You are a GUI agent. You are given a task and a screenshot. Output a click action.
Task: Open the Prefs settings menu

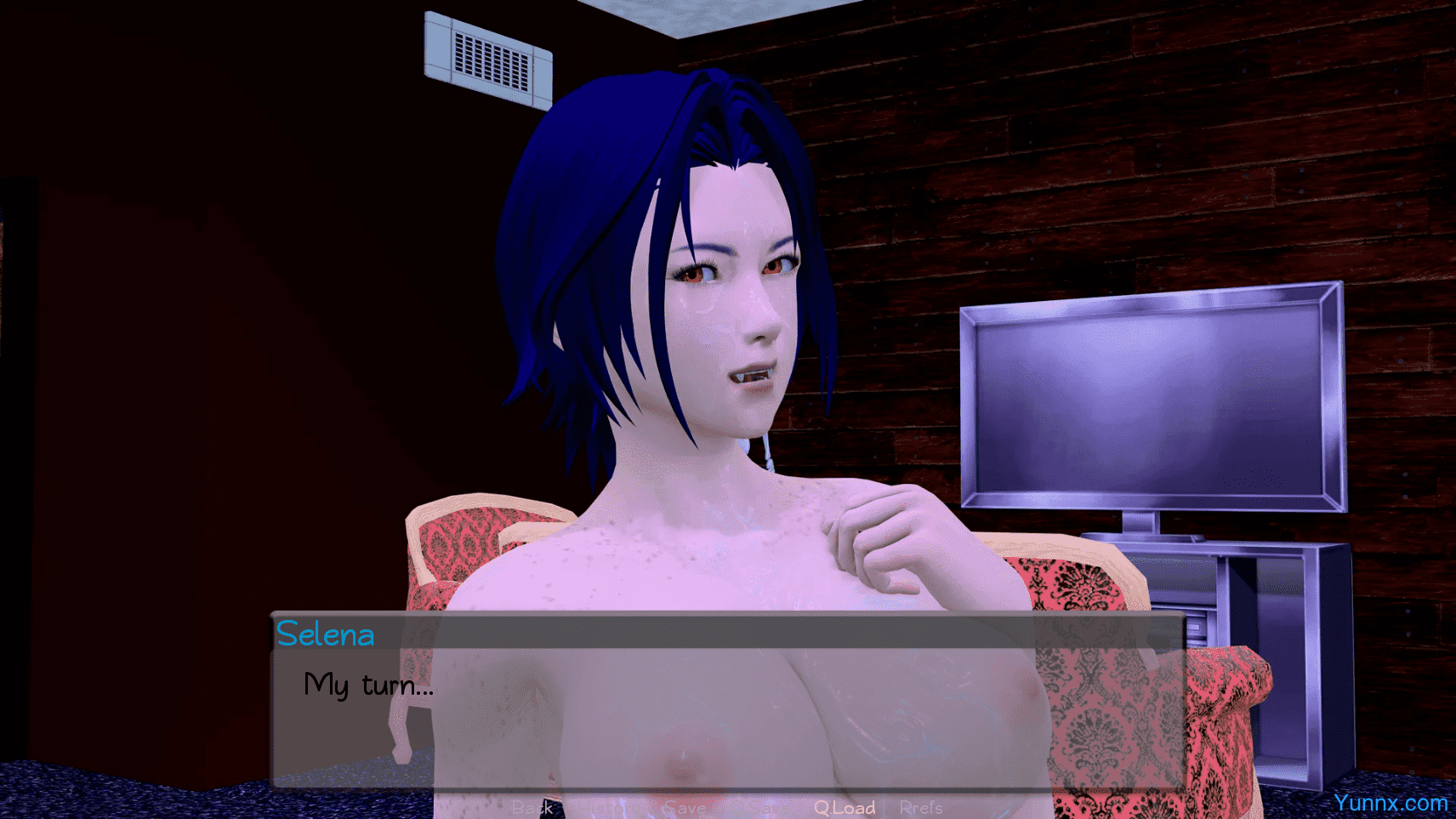[921, 807]
